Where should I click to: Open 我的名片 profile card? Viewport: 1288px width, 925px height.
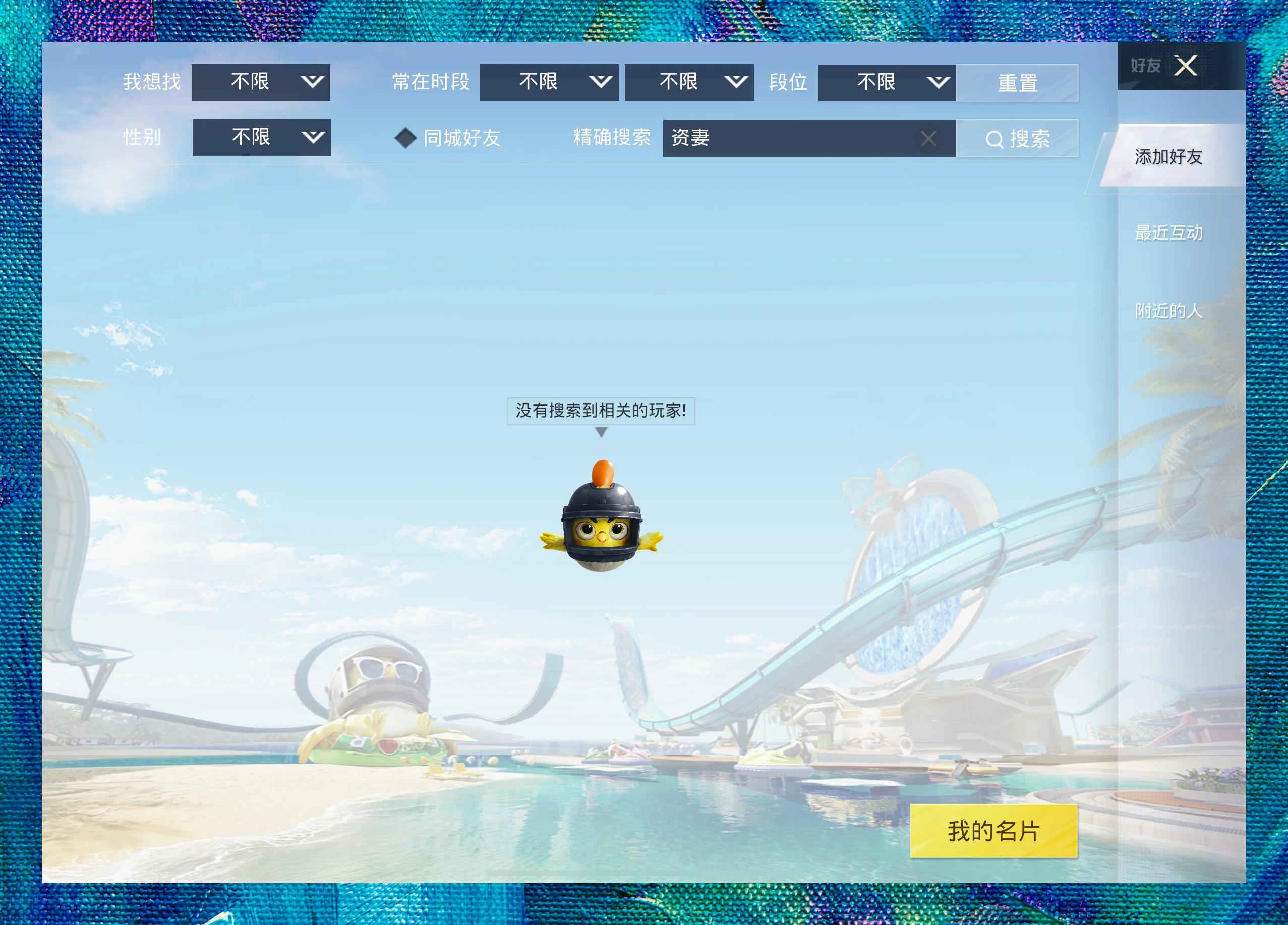pos(993,831)
